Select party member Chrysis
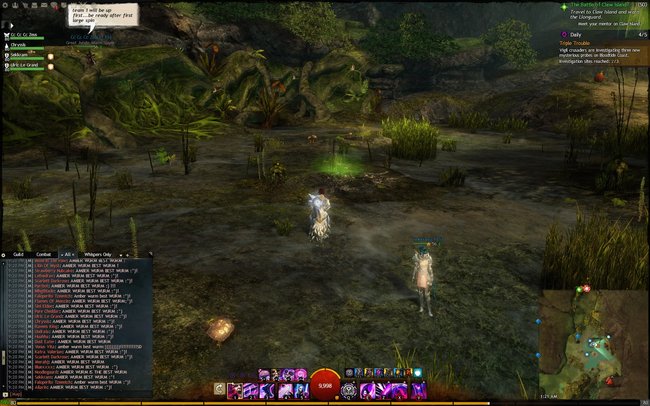 tap(20, 45)
